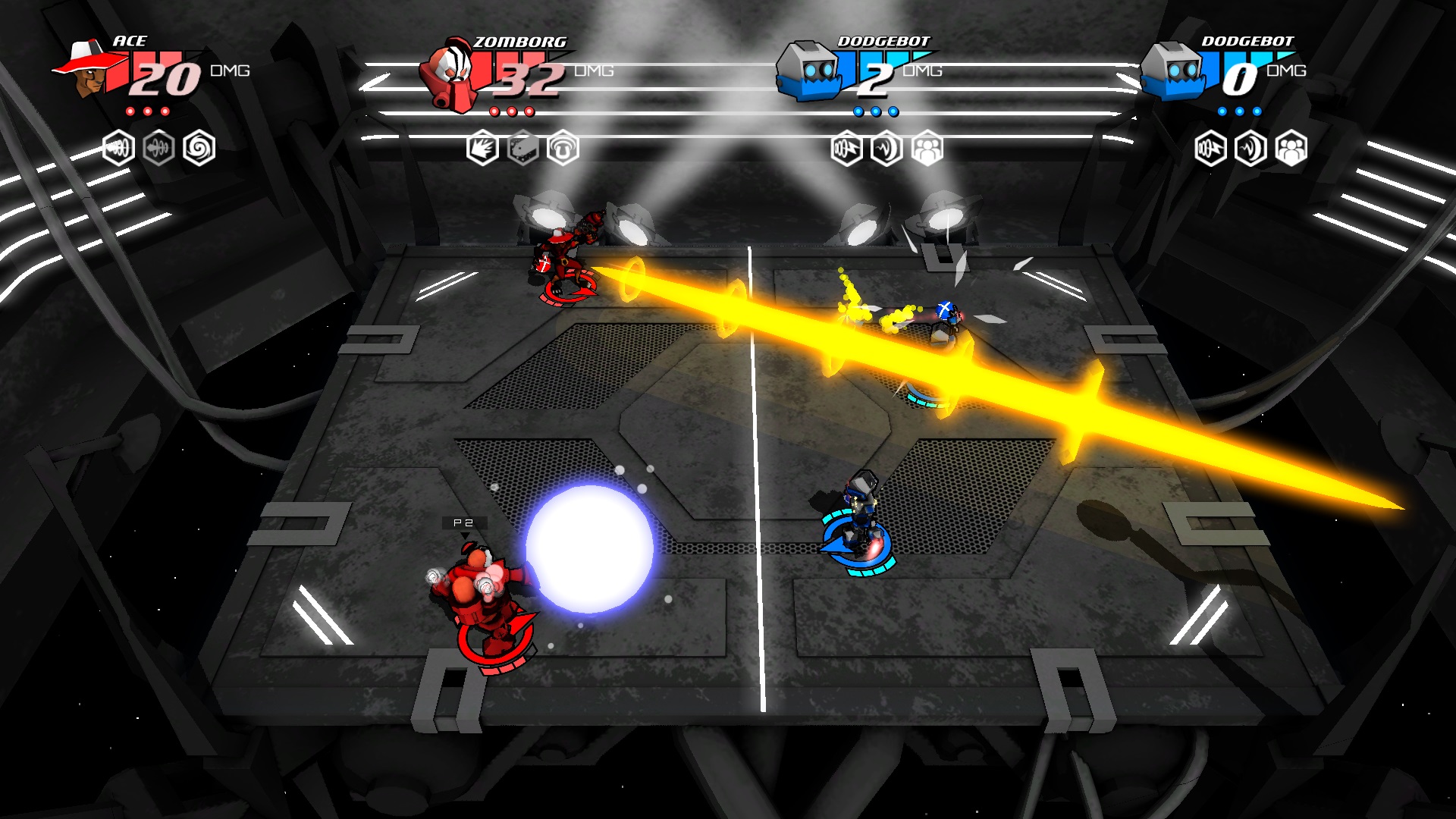Click the right Dodgebot's team formation icon
This screenshot has width=1456, height=819.
point(1291,149)
